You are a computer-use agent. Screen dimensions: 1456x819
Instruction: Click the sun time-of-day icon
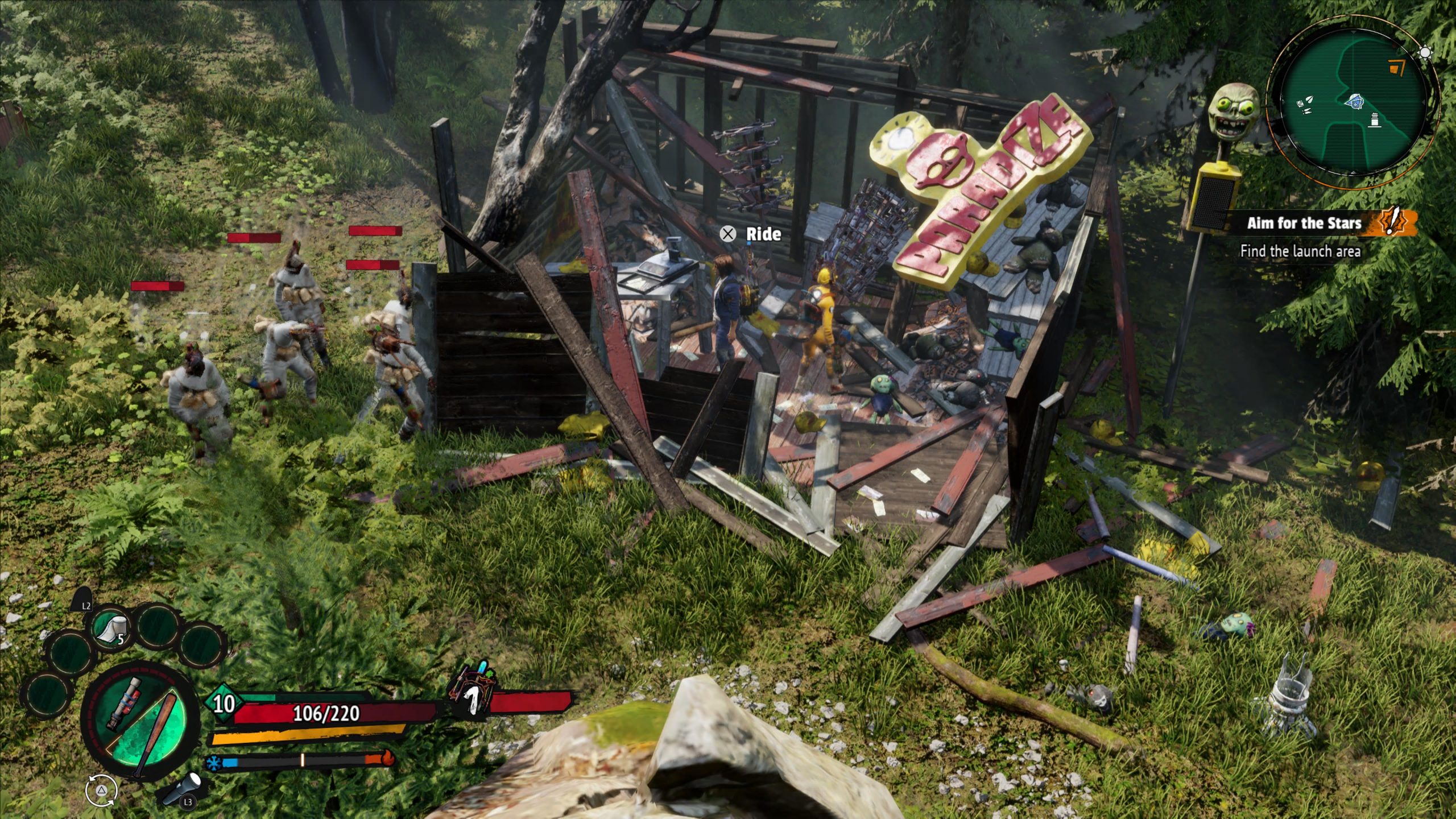tap(1425, 53)
